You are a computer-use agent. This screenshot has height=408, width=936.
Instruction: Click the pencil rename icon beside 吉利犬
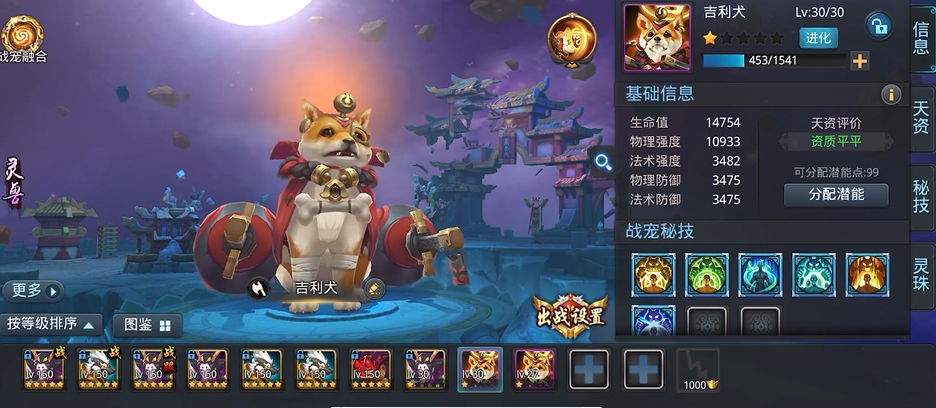(373, 288)
